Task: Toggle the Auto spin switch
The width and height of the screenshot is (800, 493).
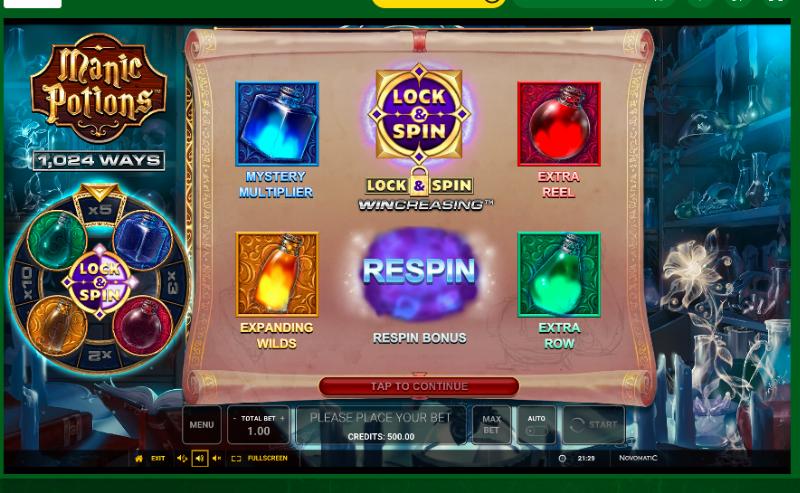Action: pyautogui.click(x=537, y=430)
